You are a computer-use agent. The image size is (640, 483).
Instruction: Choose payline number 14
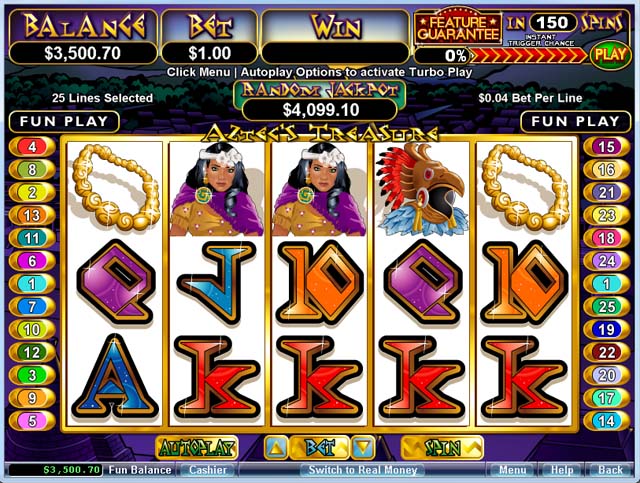coord(606,420)
